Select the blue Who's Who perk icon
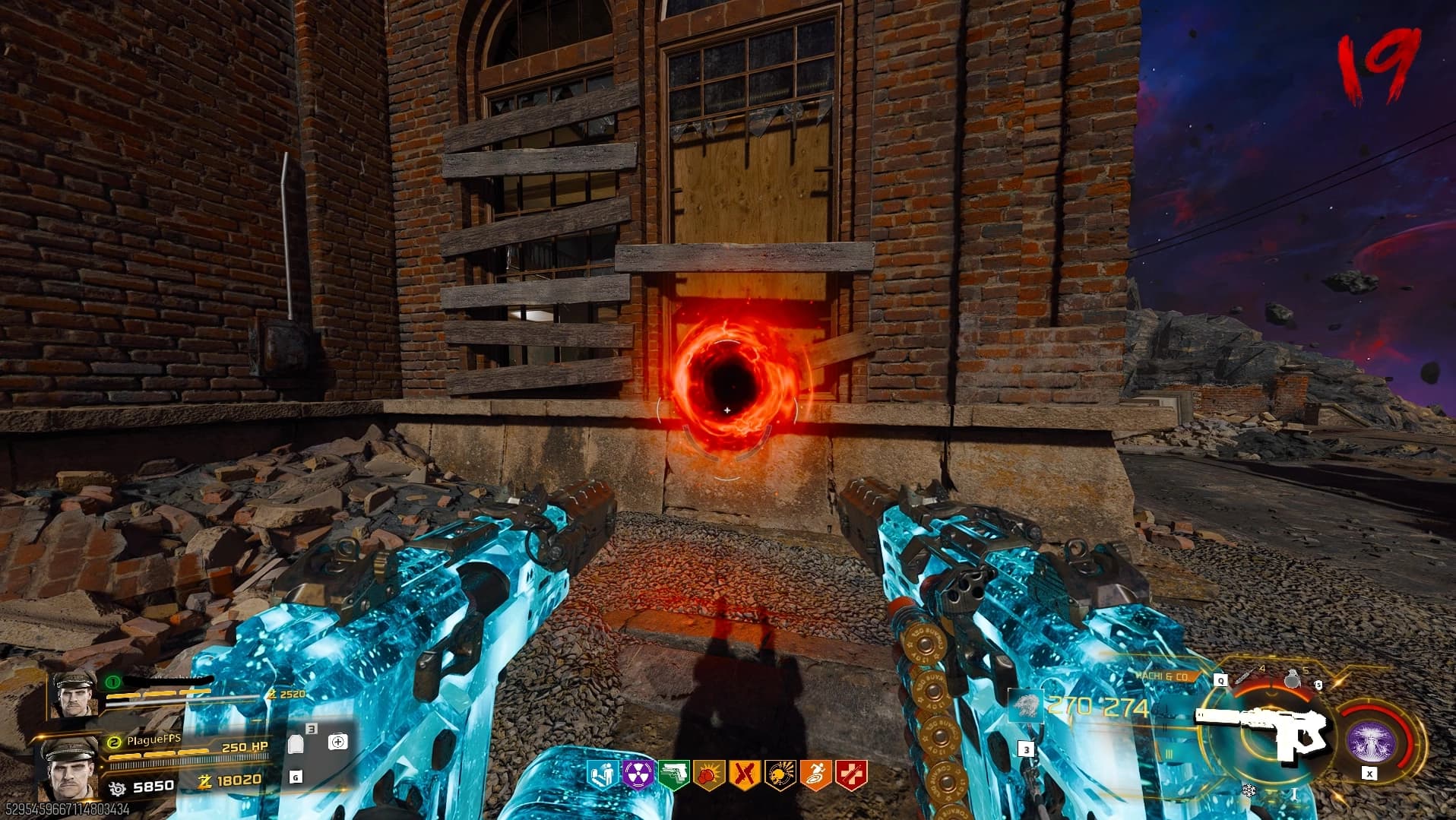Viewport: 1456px width, 820px height. [602, 775]
